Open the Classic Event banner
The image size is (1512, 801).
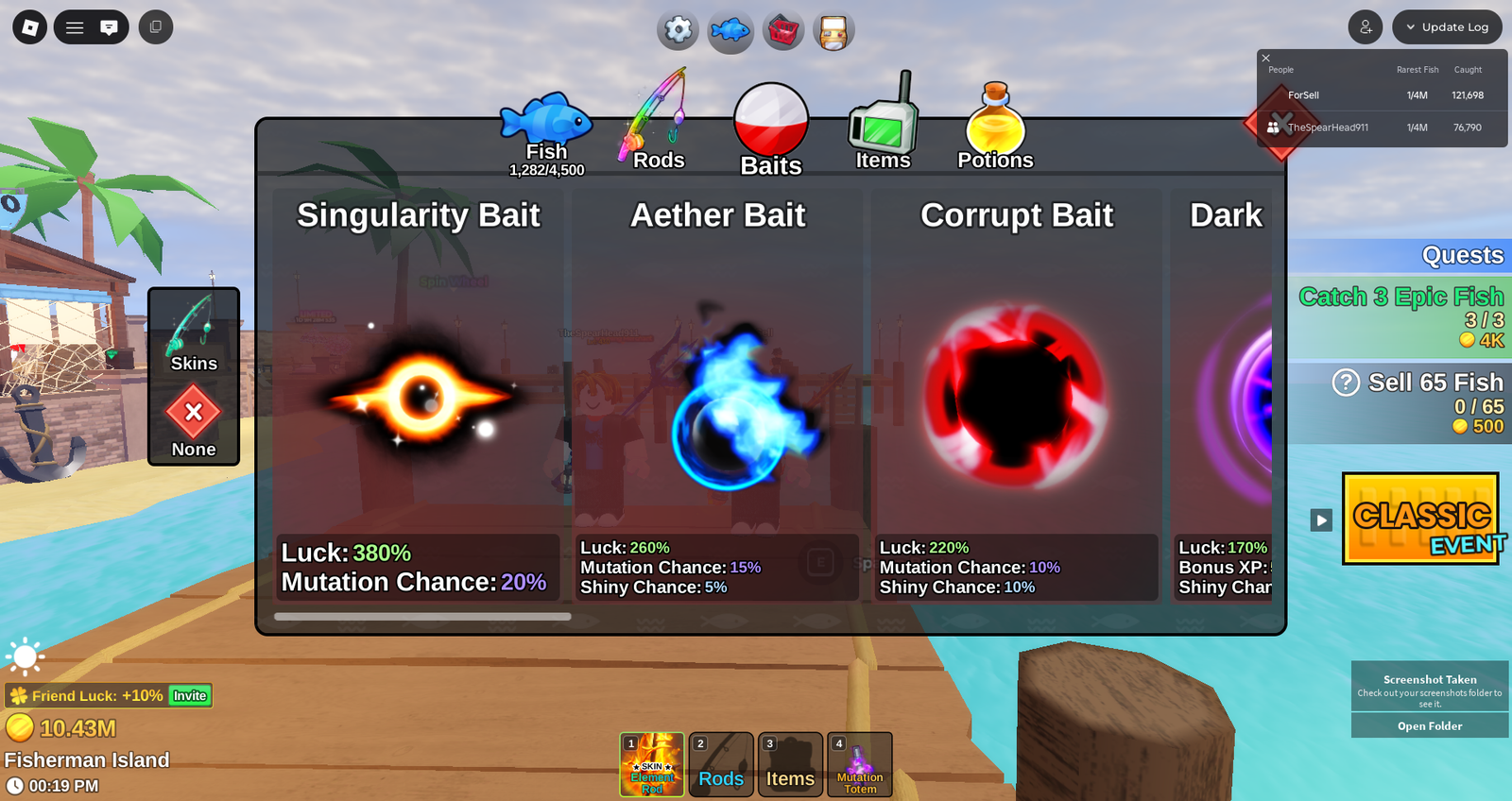click(1420, 519)
